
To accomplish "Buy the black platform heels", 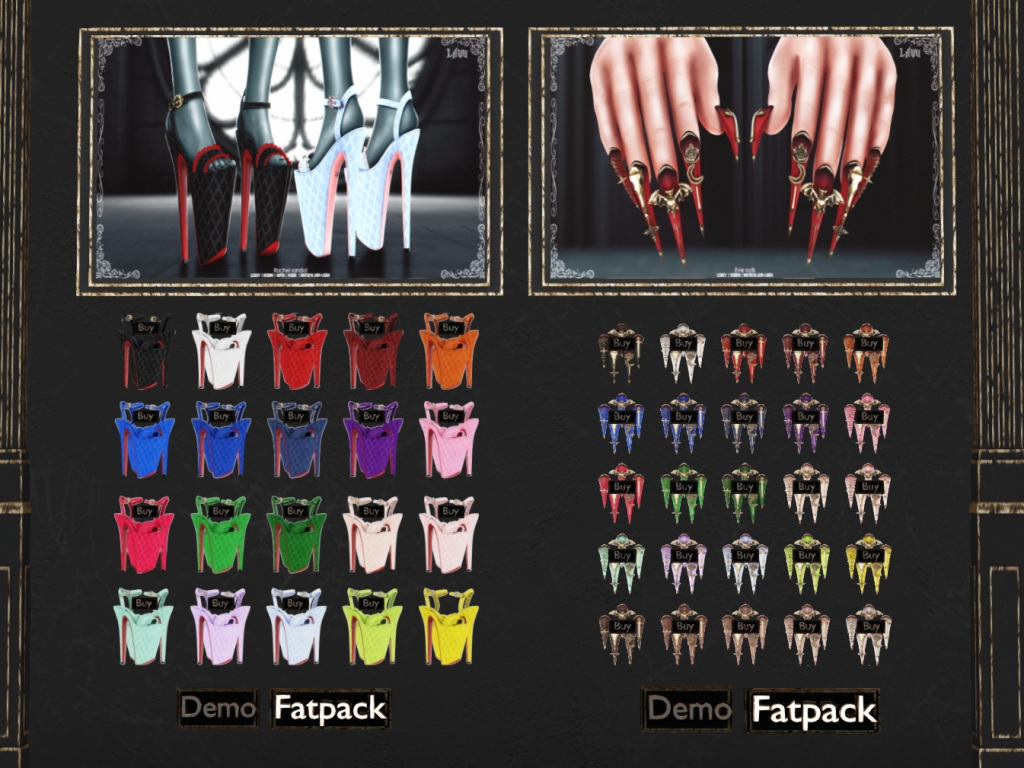I will click(x=146, y=327).
